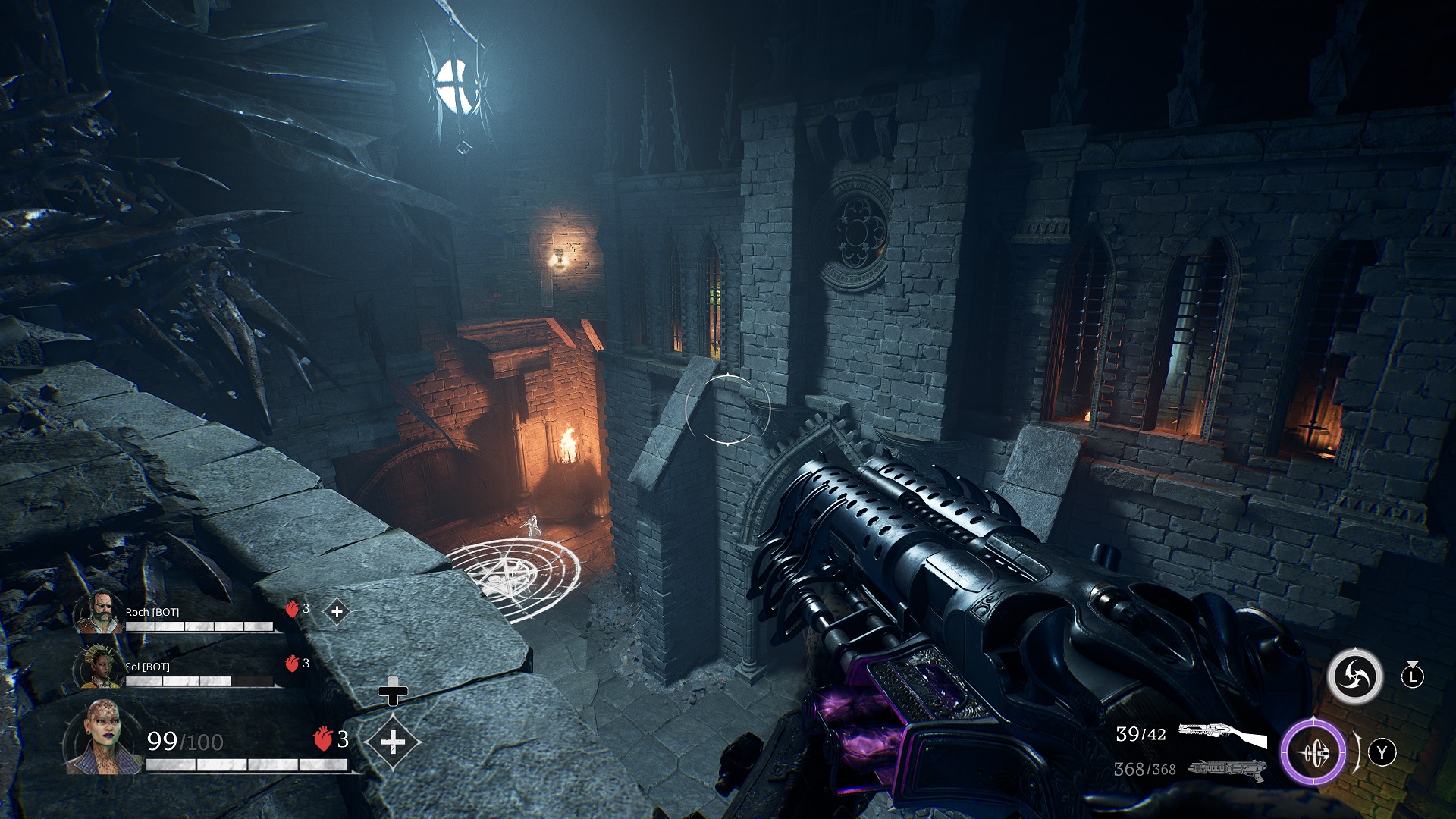Use the large healing cross diamond icon
The image size is (1456, 819).
coord(393,741)
